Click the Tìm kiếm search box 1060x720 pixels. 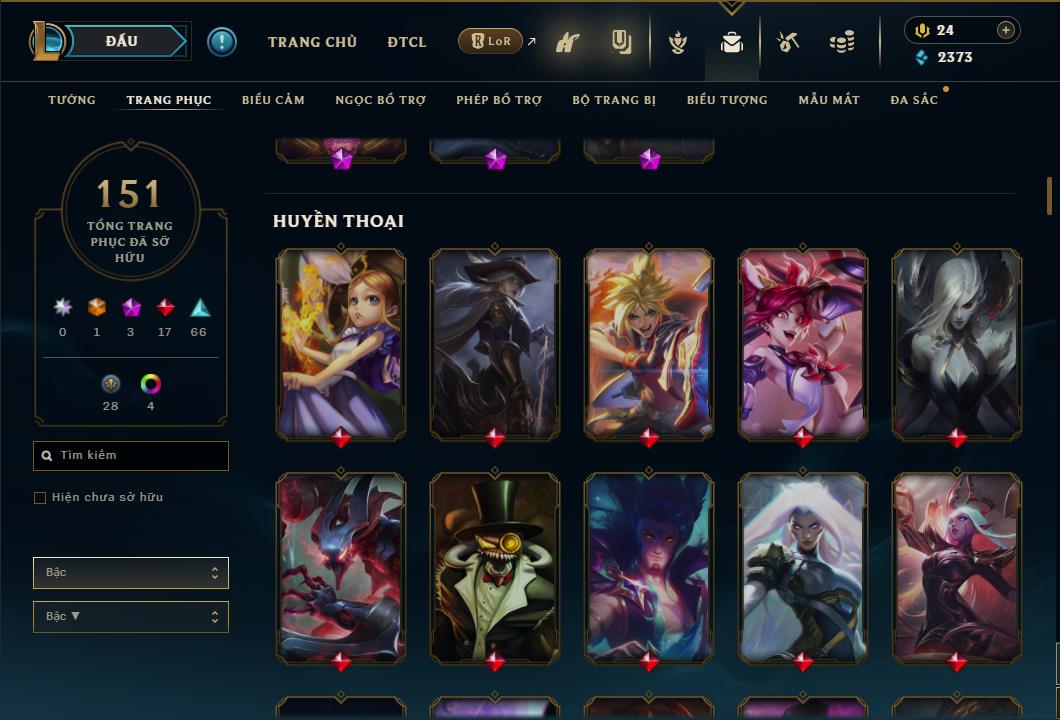pos(131,456)
